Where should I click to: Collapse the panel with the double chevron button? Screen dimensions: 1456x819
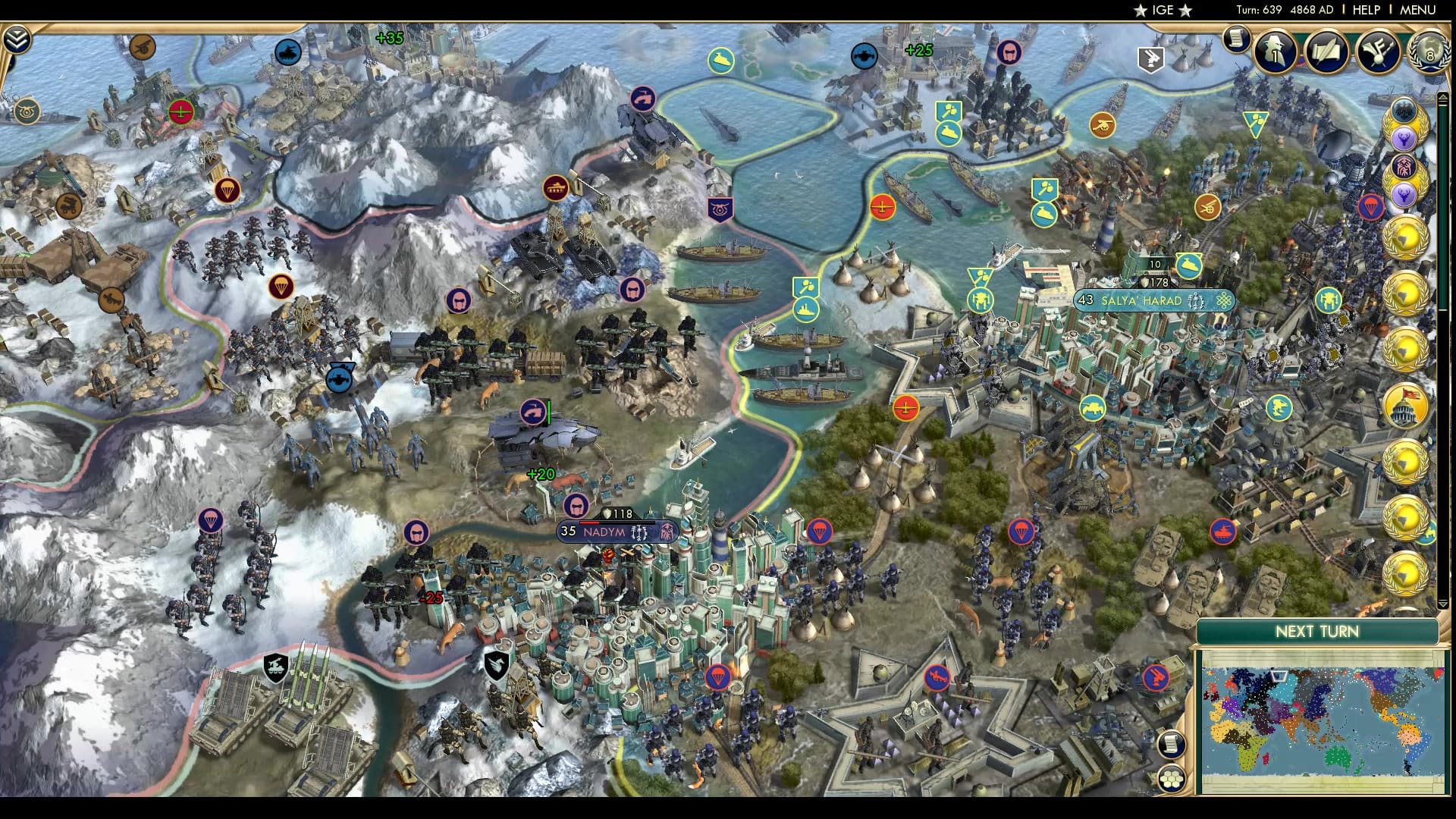pyautogui.click(x=16, y=39)
